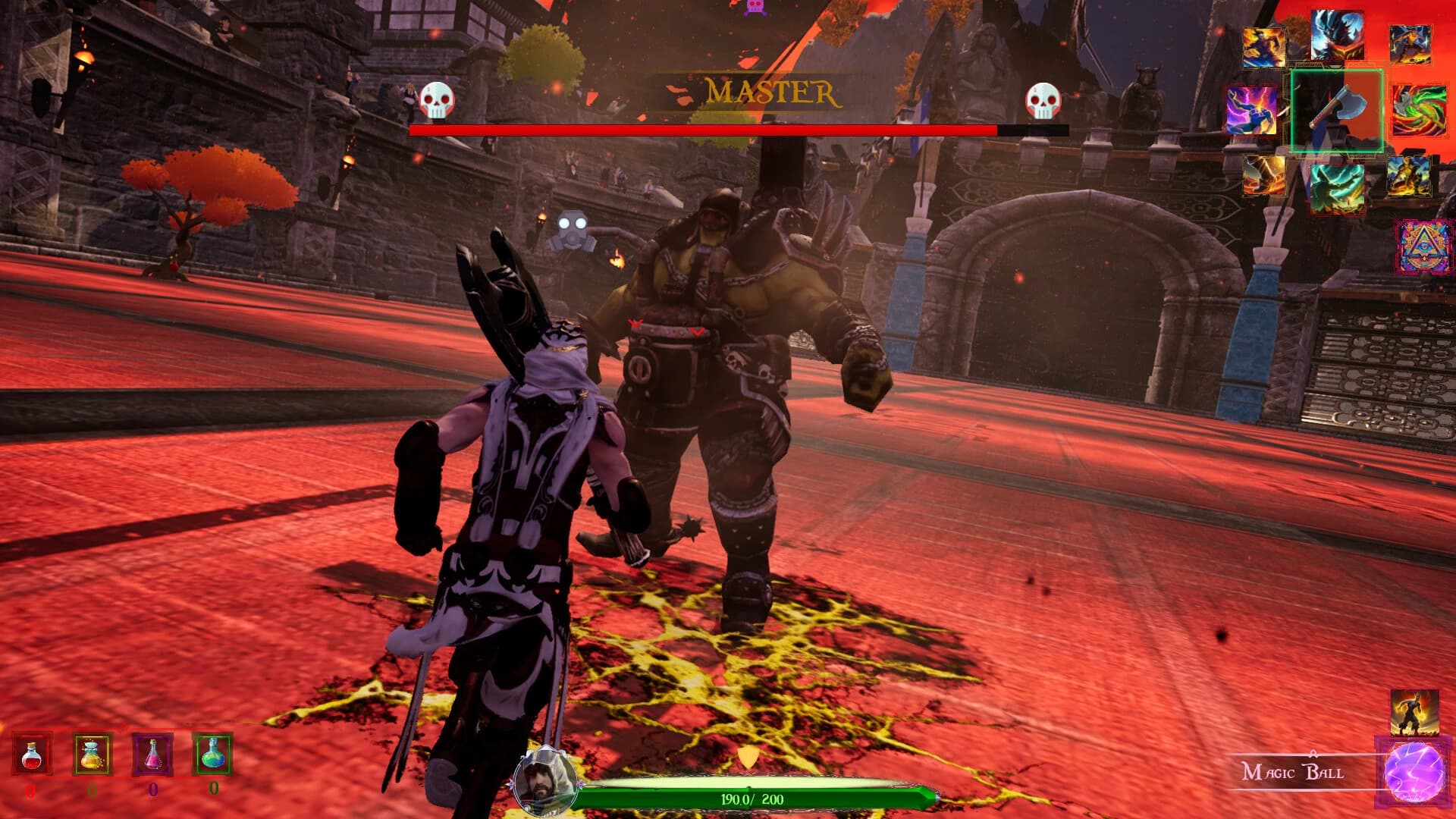Screen dimensions: 1456x819
Task: Use the yellow potion slot
Action: click(92, 754)
